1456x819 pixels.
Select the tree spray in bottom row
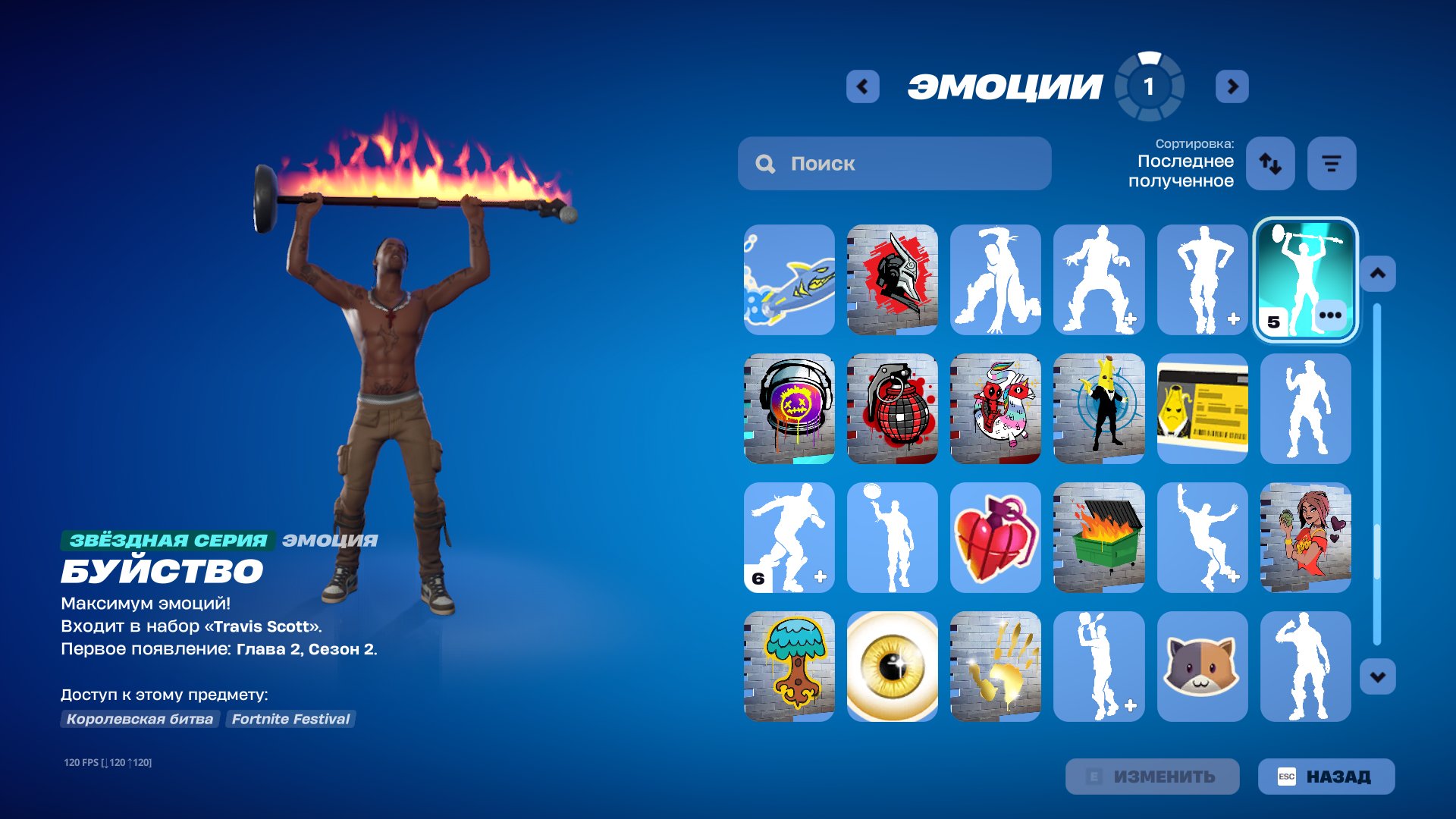[789, 666]
